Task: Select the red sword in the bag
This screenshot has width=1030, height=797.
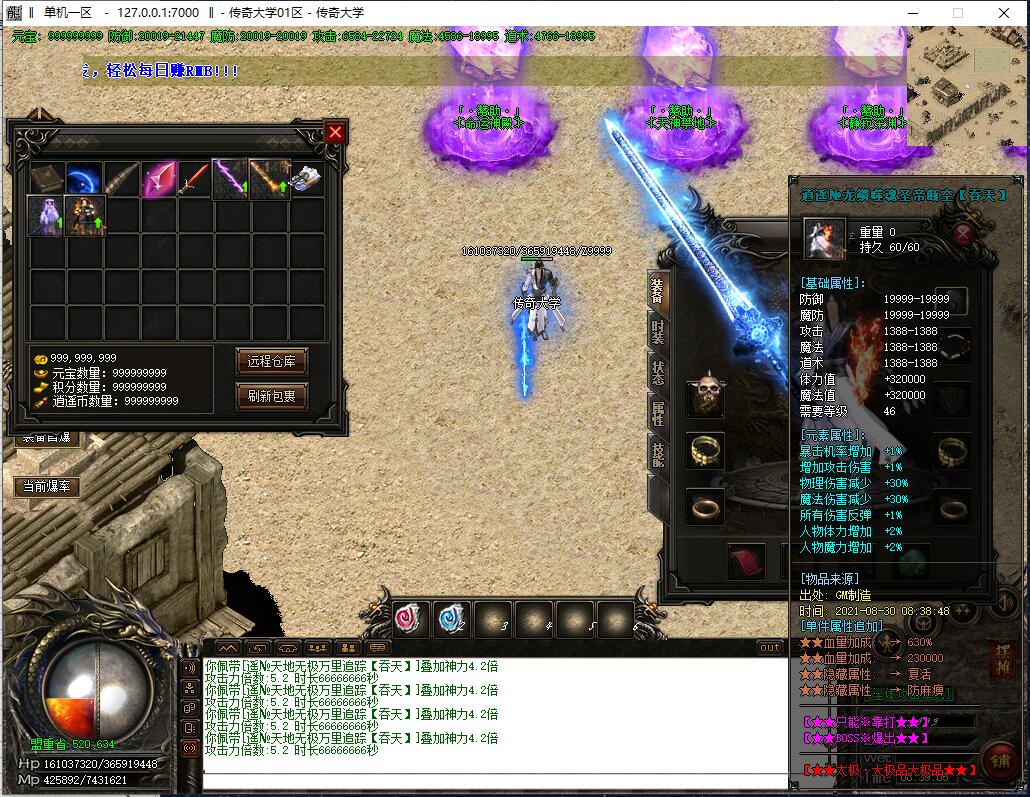Action: click(x=194, y=180)
